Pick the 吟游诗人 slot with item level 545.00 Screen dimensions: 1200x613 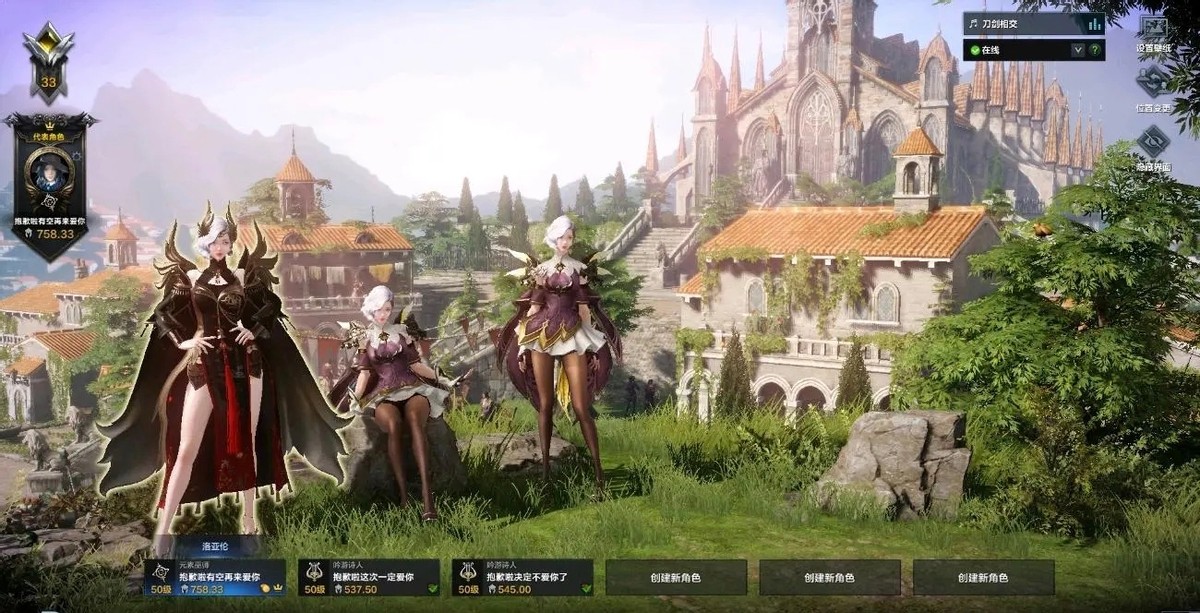[x=522, y=578]
